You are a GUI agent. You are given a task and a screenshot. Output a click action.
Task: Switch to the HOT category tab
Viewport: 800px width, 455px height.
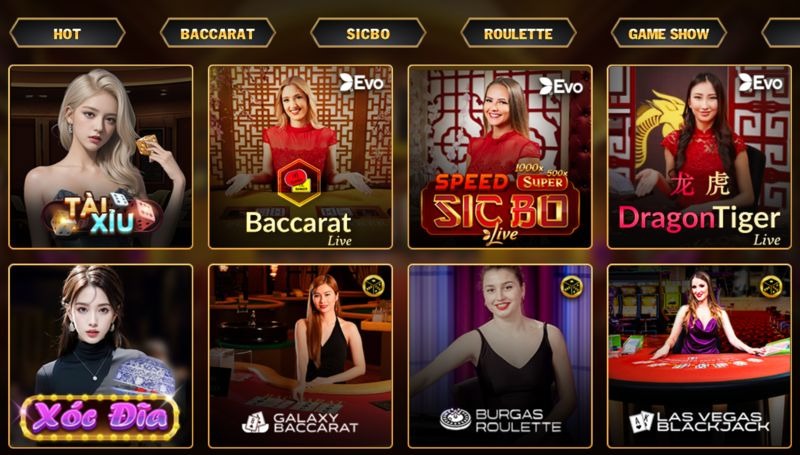click(x=67, y=33)
